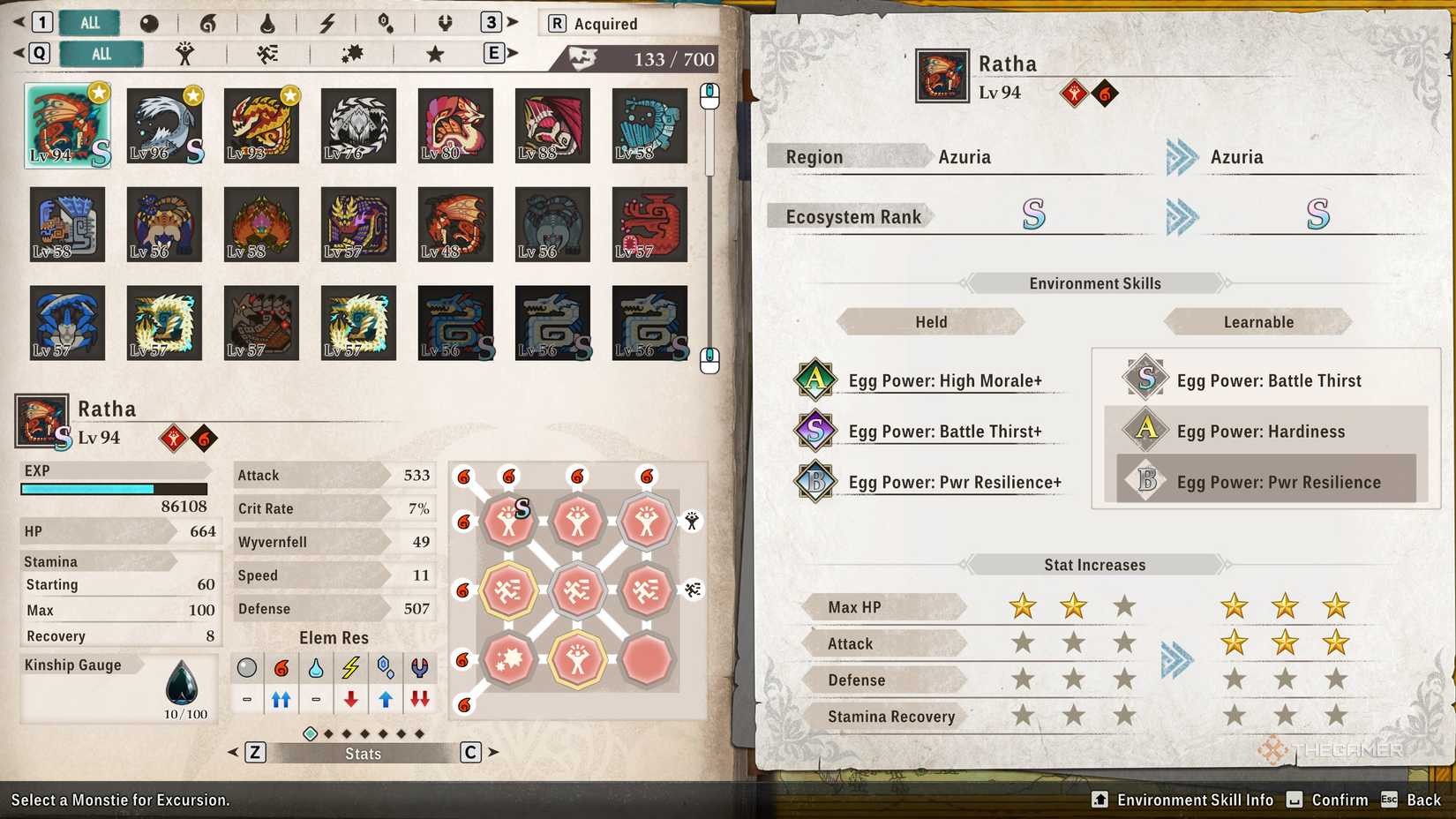
Task: Open the previous attack filter page arrow
Action: coord(19,54)
